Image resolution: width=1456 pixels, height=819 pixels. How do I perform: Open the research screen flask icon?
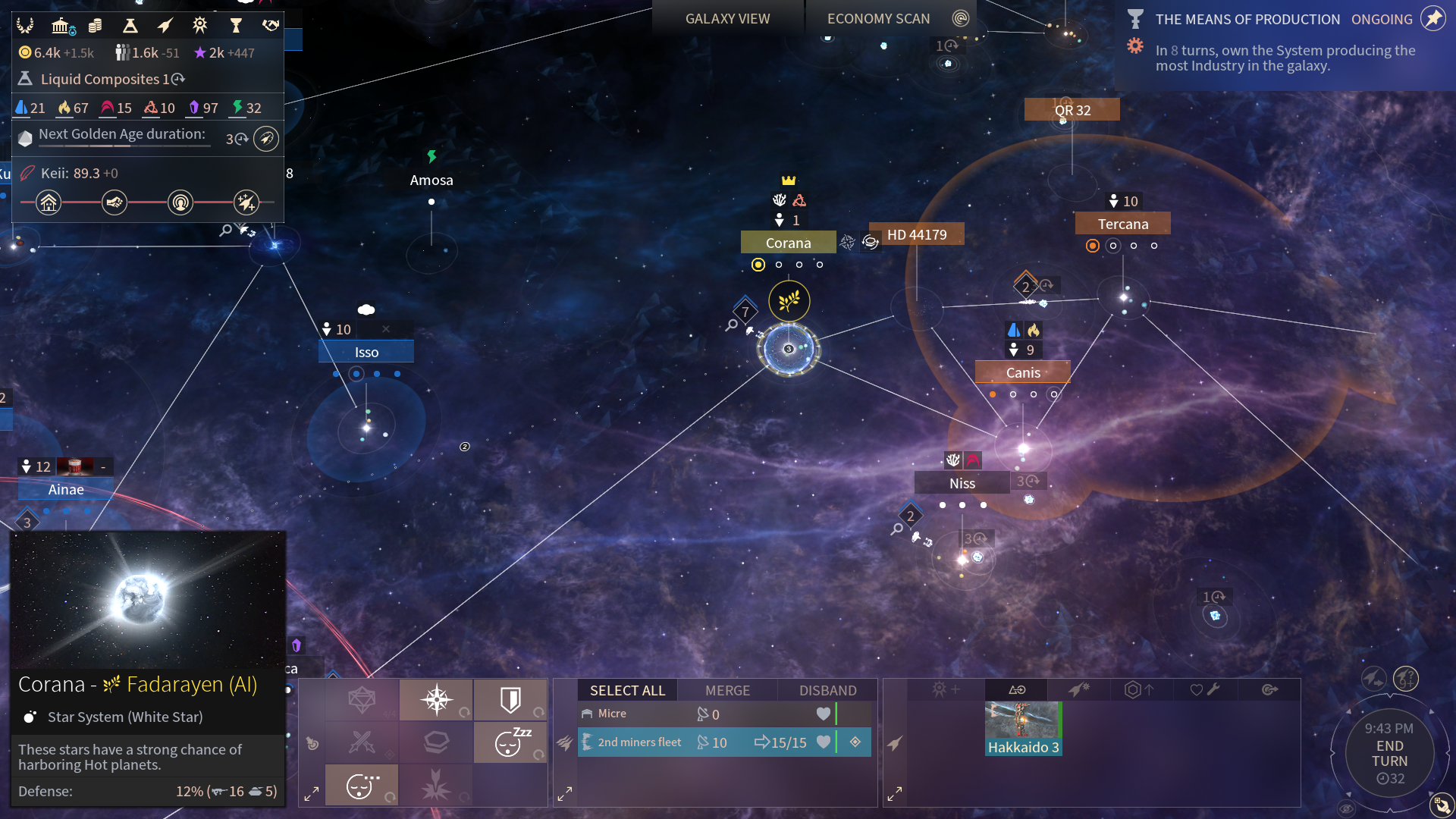(x=130, y=26)
